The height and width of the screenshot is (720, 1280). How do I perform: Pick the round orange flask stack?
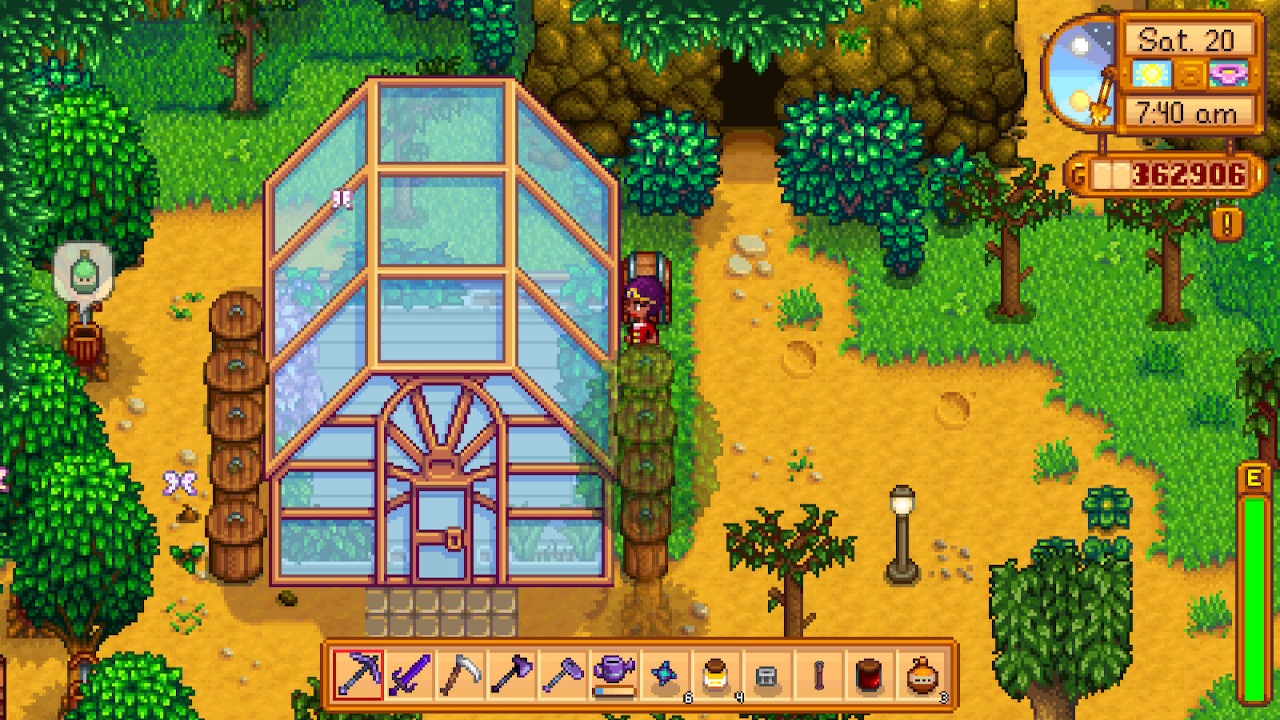click(x=922, y=675)
